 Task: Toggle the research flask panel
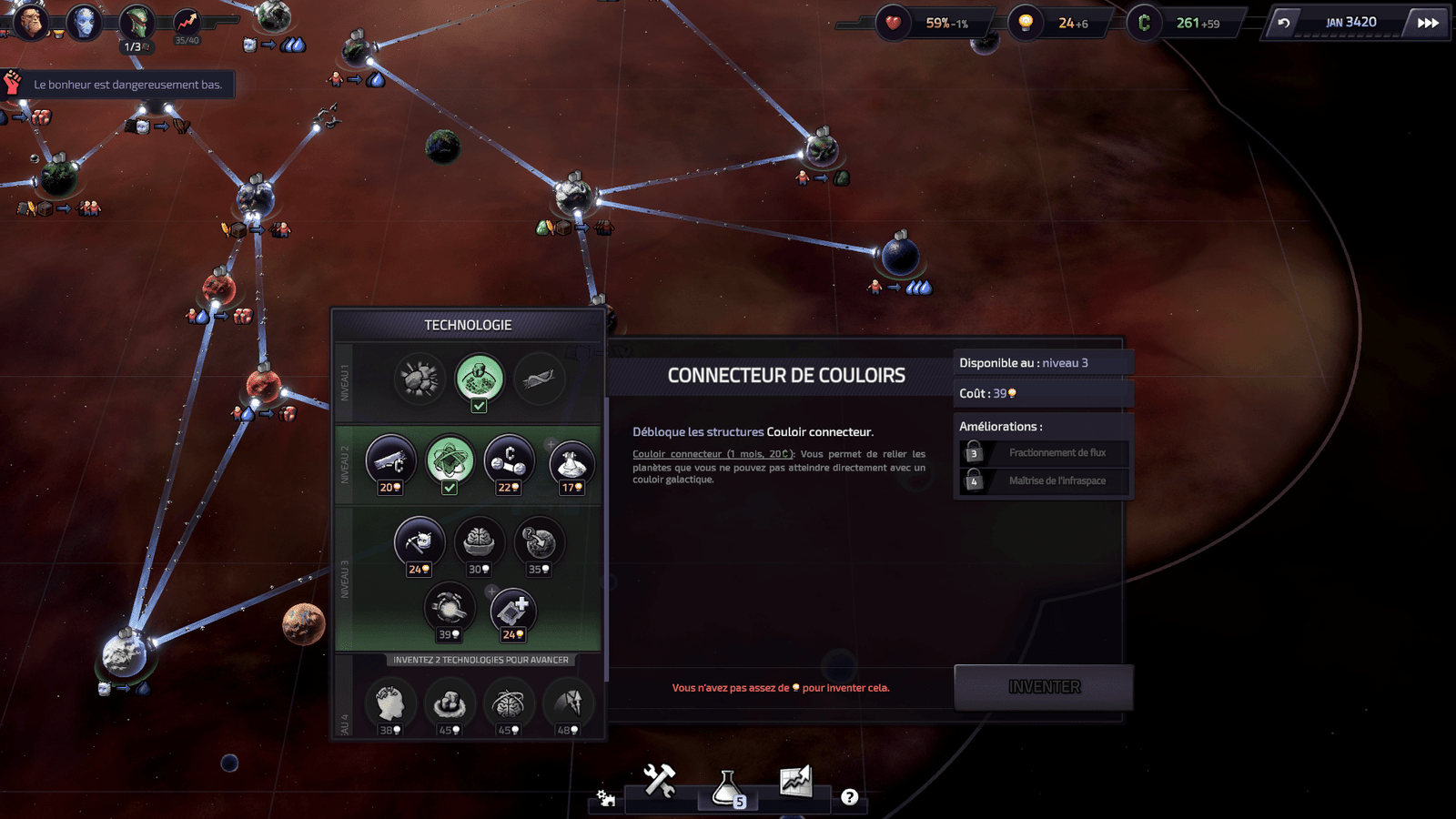pyautogui.click(x=727, y=788)
